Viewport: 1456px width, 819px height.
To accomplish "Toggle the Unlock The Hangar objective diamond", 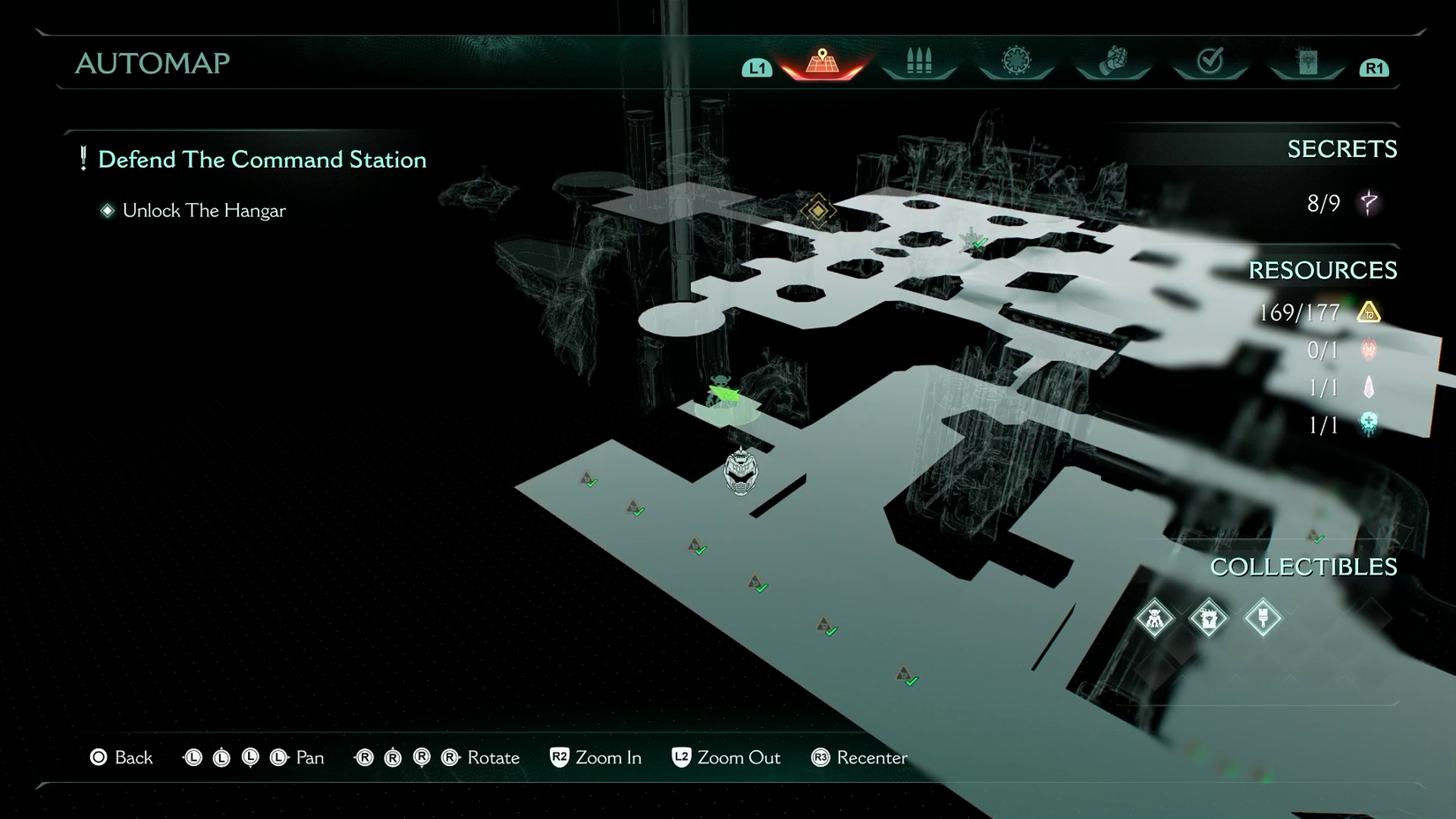I will click(x=106, y=210).
